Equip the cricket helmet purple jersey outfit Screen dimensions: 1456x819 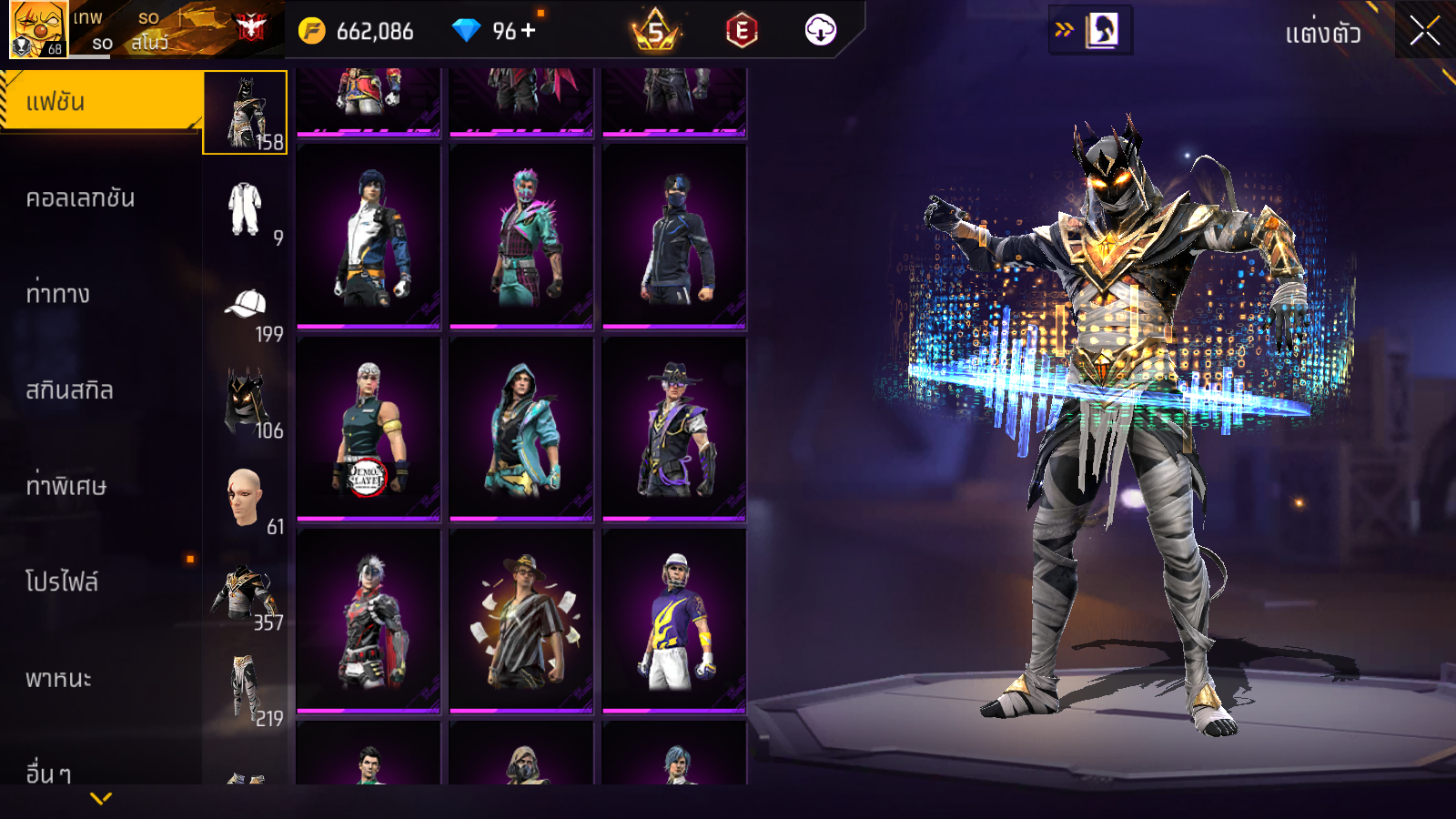coord(674,620)
